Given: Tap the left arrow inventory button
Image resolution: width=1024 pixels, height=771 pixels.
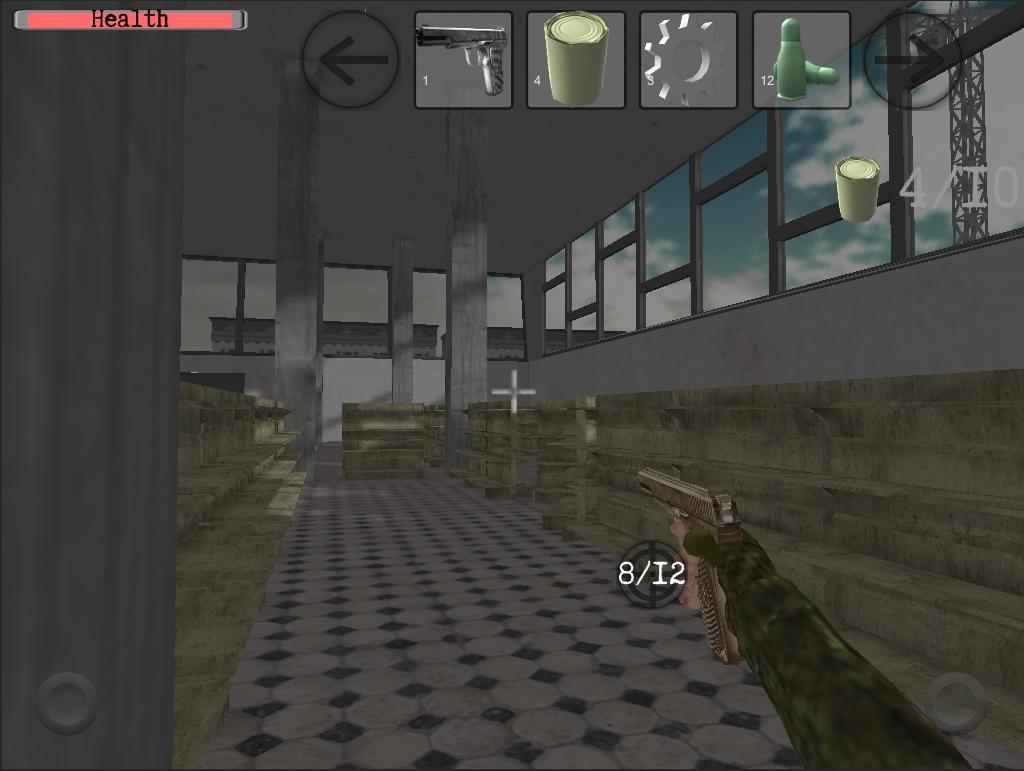Looking at the screenshot, I should coord(349,60).
